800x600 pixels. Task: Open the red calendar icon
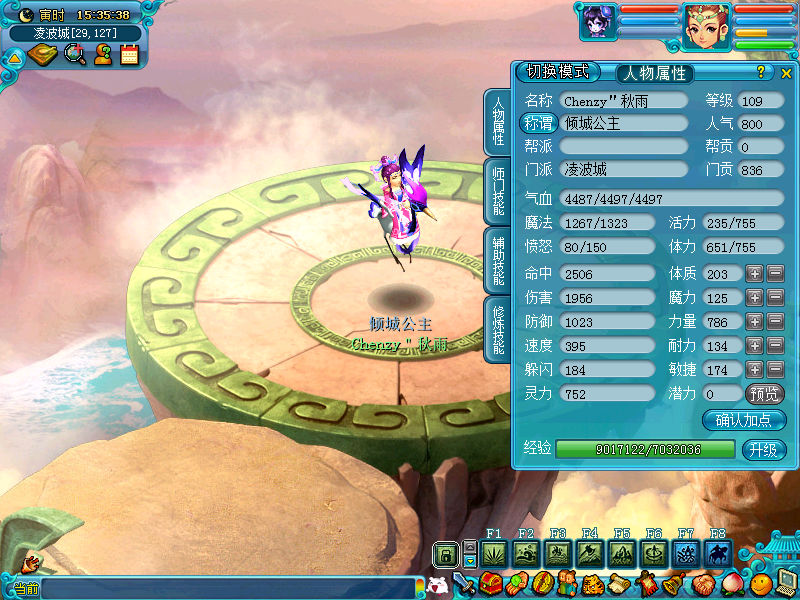click(x=129, y=55)
